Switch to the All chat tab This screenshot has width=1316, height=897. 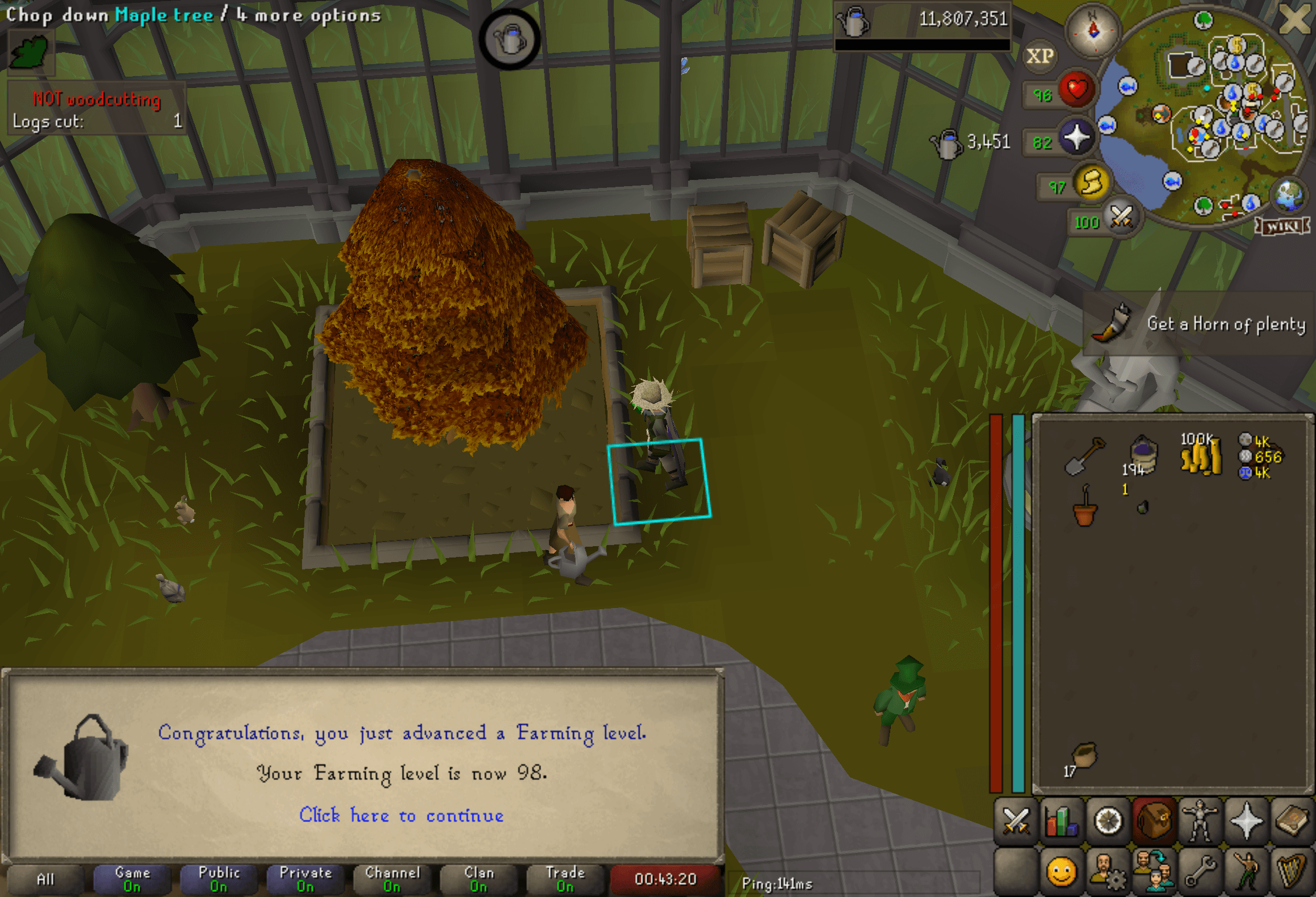click(45, 878)
